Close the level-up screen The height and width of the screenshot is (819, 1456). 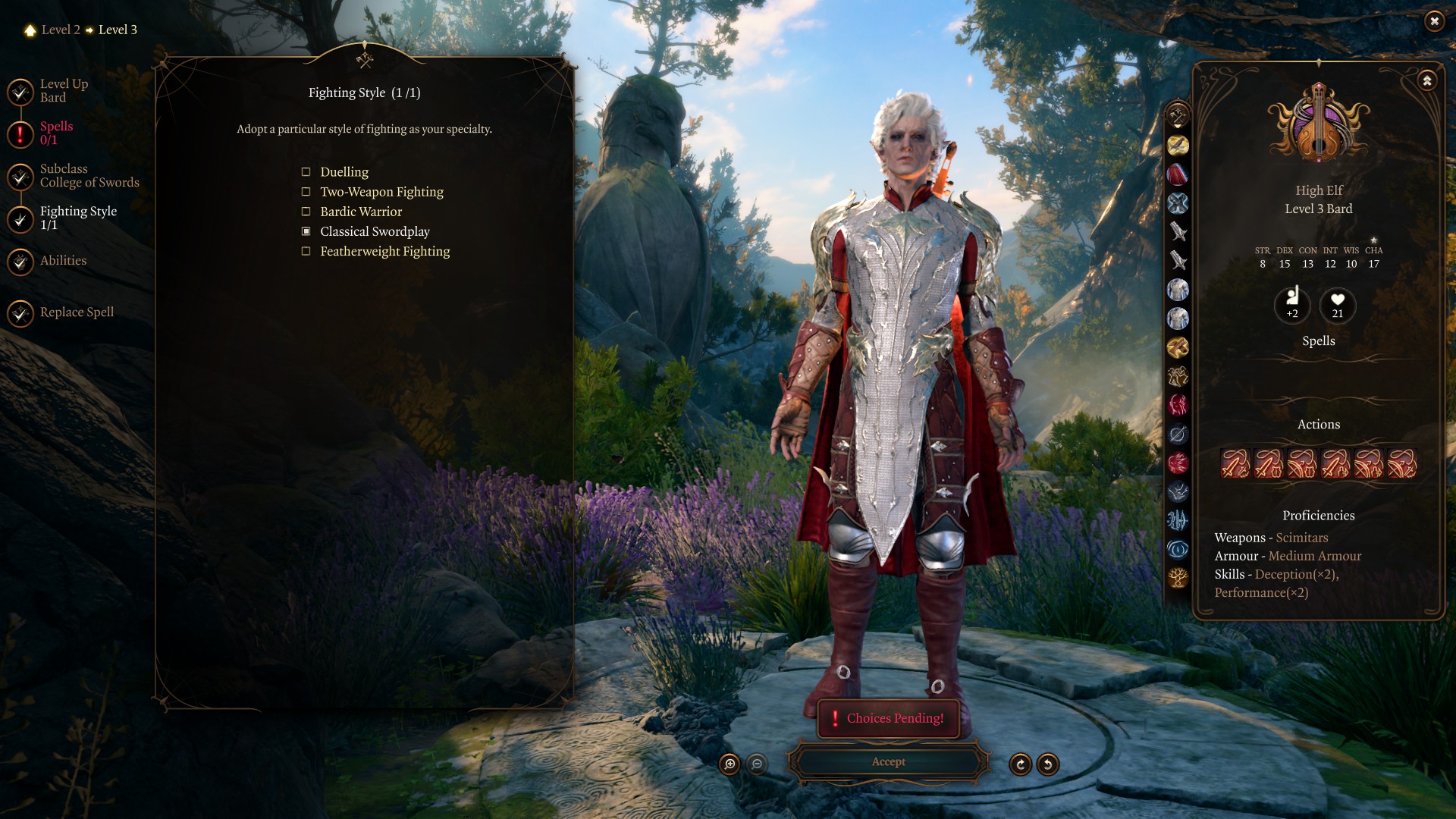click(x=1434, y=21)
